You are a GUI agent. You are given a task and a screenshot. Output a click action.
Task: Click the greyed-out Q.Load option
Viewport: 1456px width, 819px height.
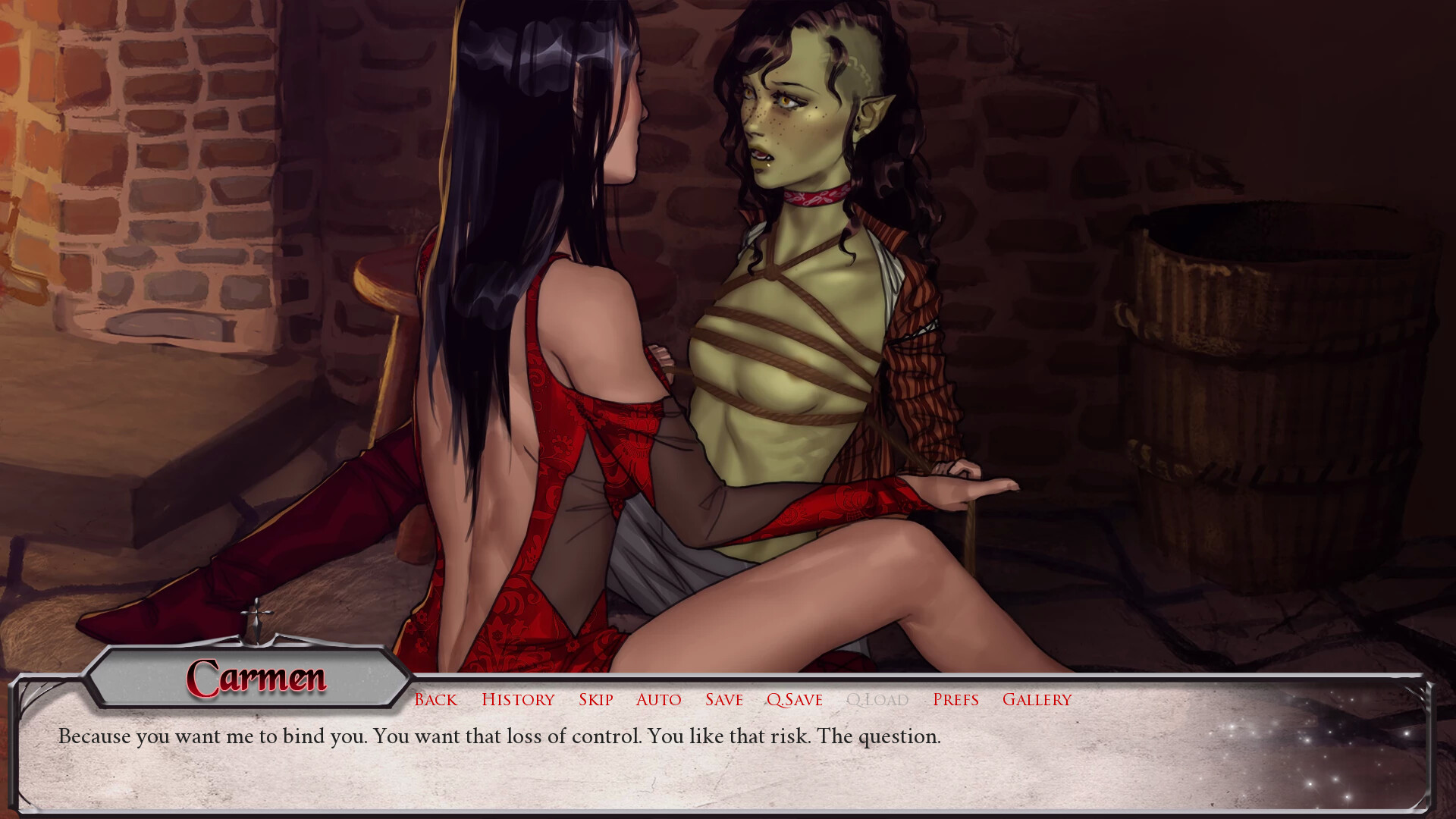pos(877,699)
